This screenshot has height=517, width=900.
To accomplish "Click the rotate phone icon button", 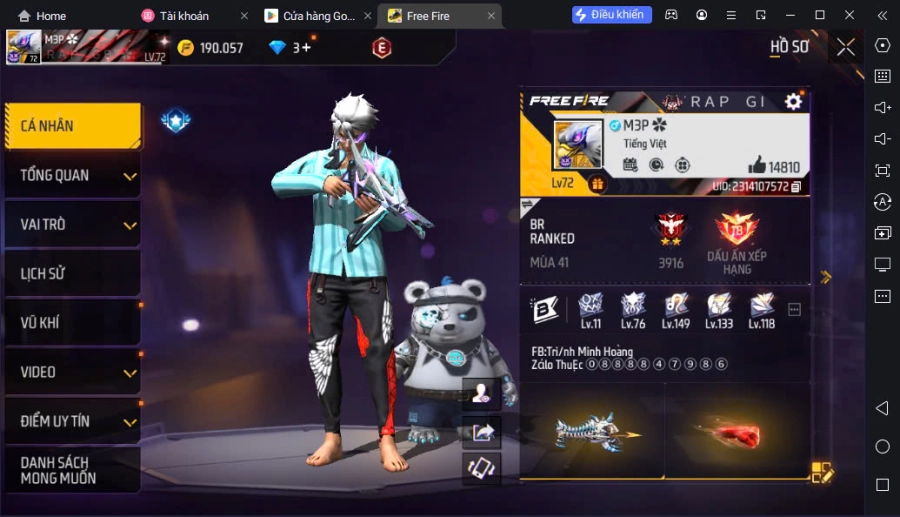I will coord(482,468).
